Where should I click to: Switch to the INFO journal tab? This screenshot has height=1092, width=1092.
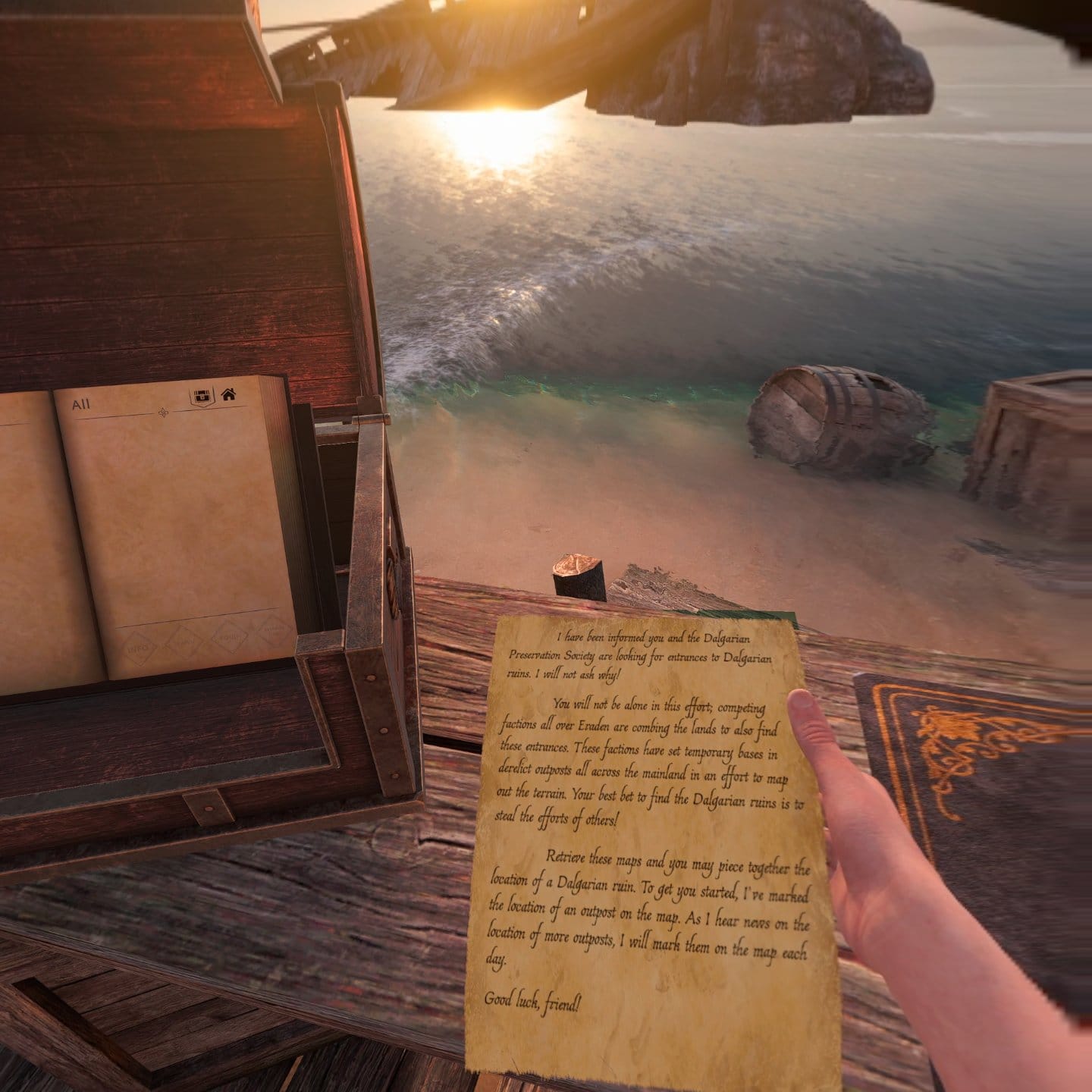pyautogui.click(x=138, y=648)
